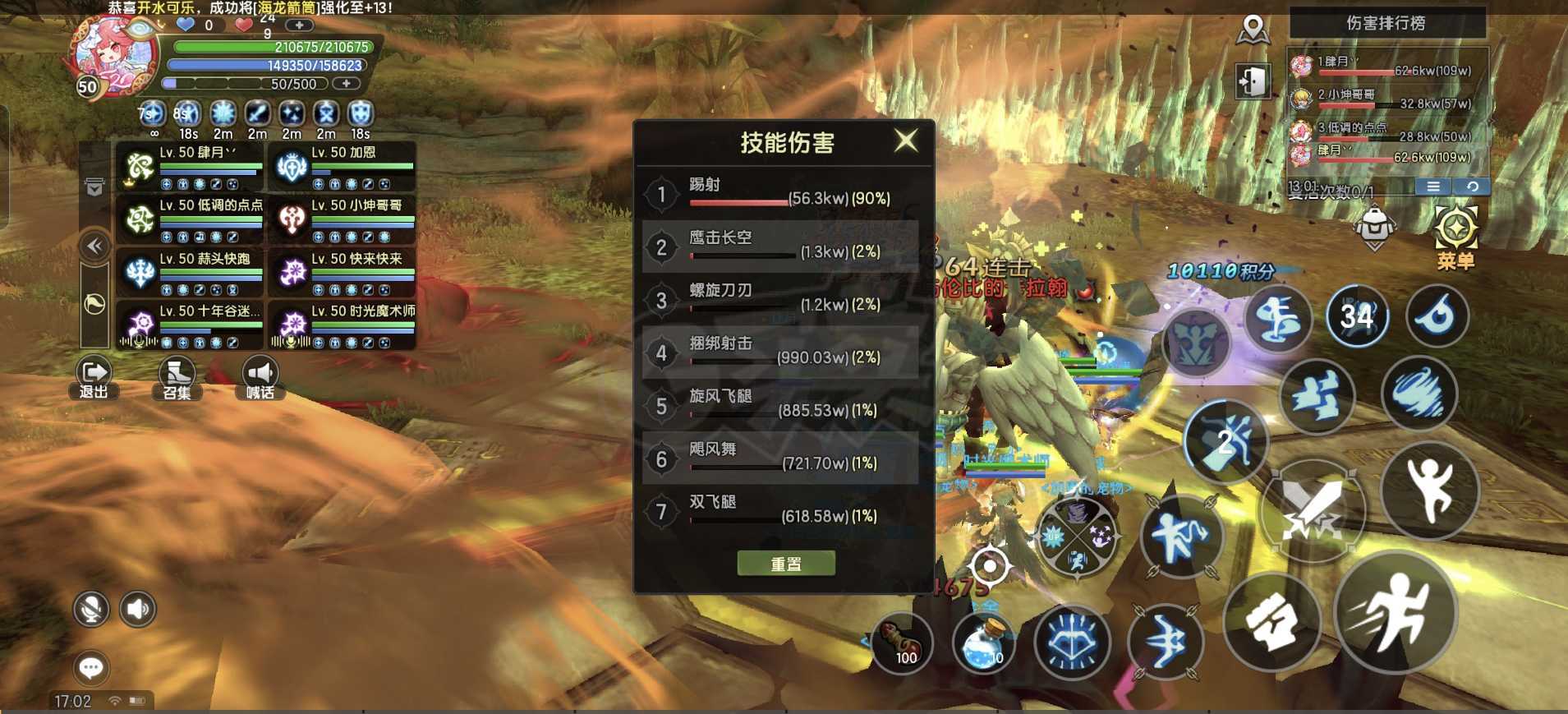Close the 技能伤害 skill damage panel
The image size is (1568, 714).
click(x=906, y=140)
